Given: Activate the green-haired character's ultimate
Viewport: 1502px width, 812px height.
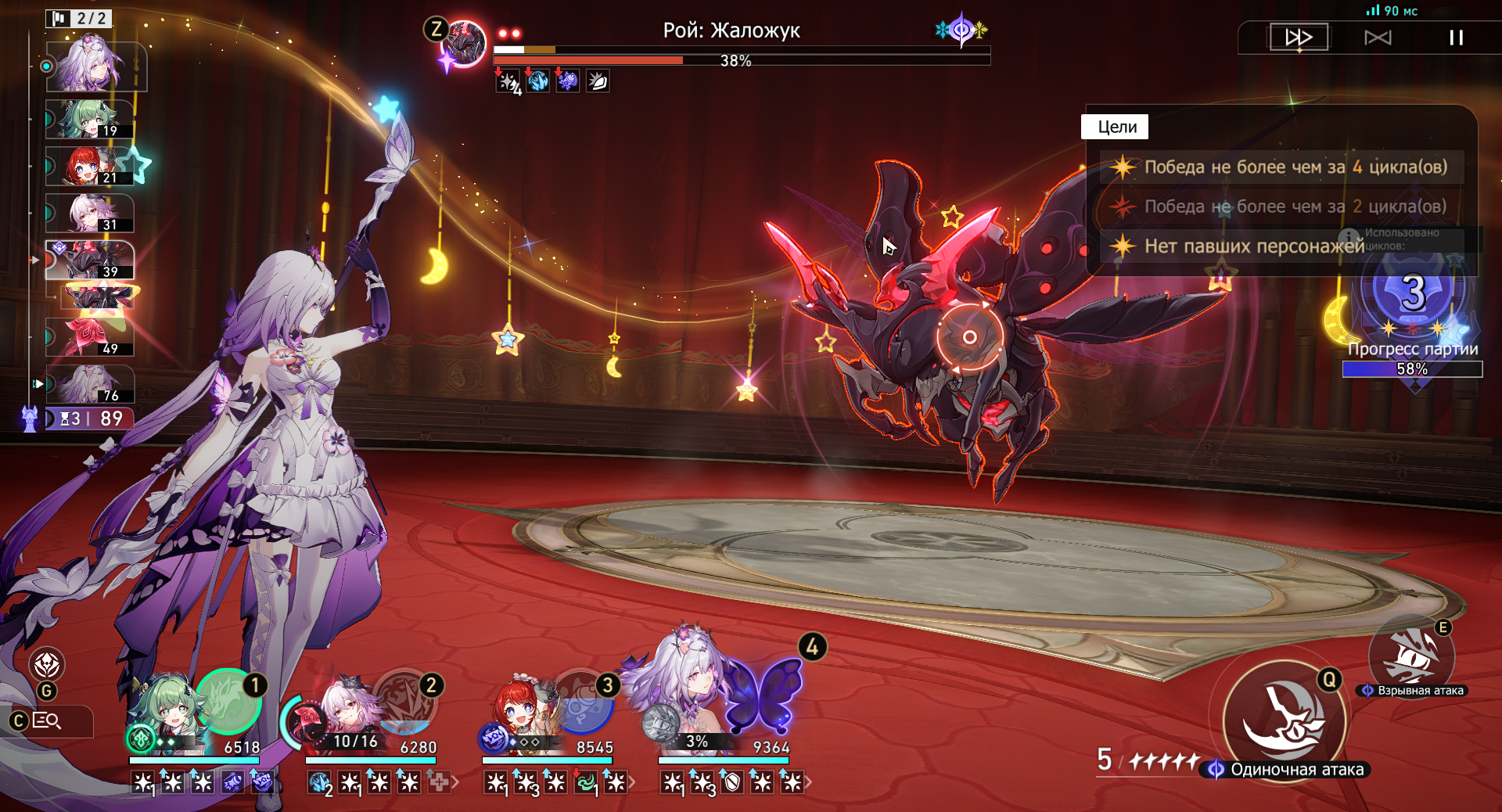Looking at the screenshot, I should (x=228, y=700).
